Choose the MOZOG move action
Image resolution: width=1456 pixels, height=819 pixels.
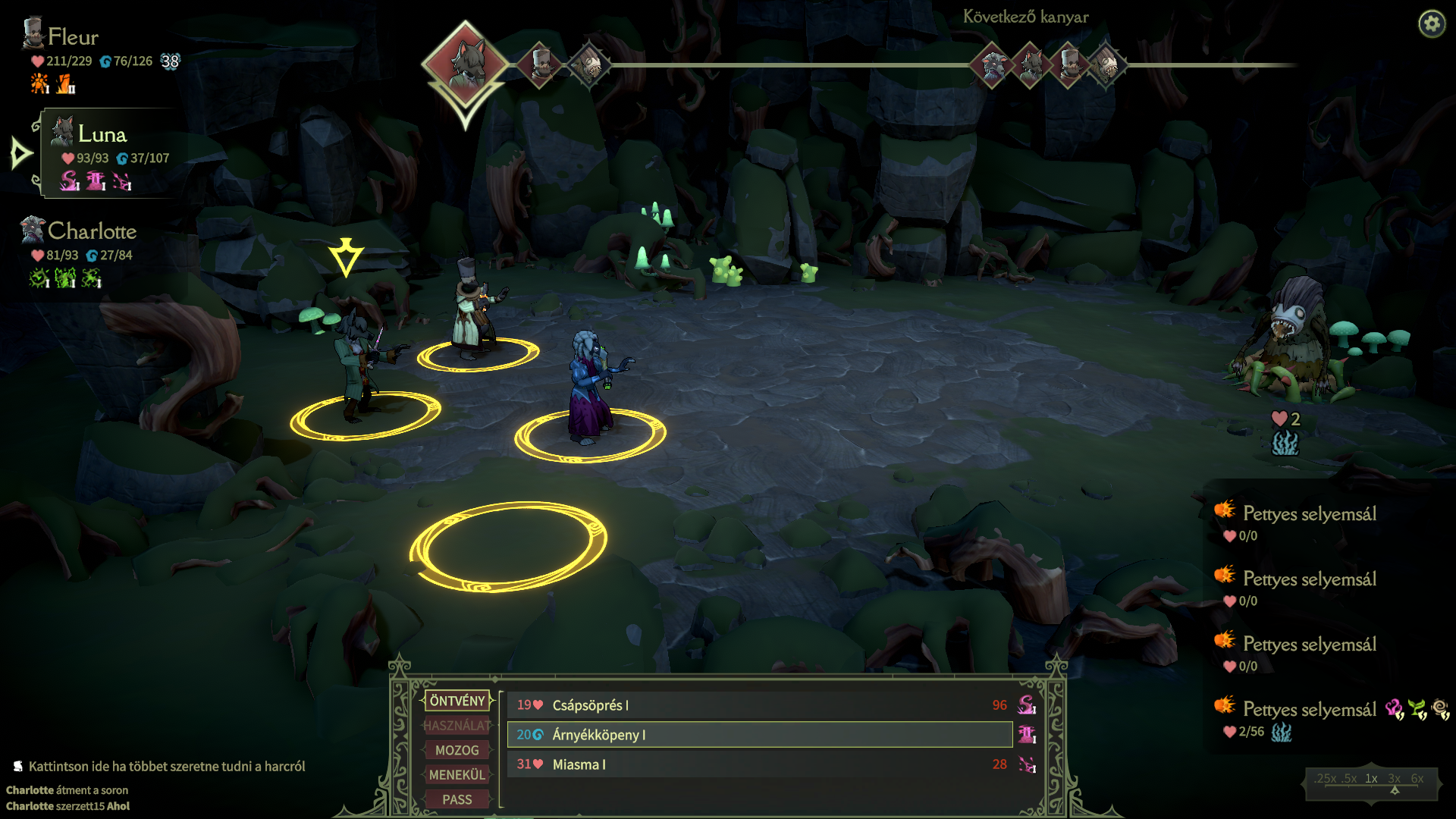(457, 750)
